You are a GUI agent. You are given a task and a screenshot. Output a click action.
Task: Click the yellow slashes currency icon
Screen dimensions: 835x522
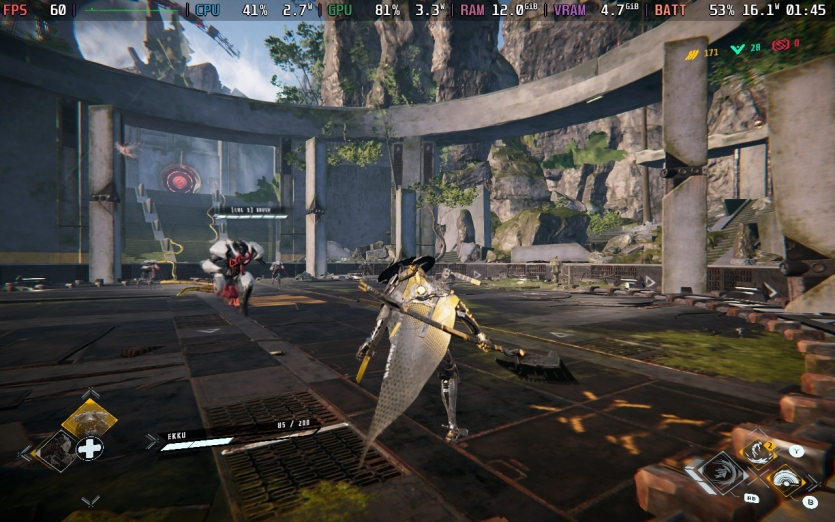coord(691,52)
